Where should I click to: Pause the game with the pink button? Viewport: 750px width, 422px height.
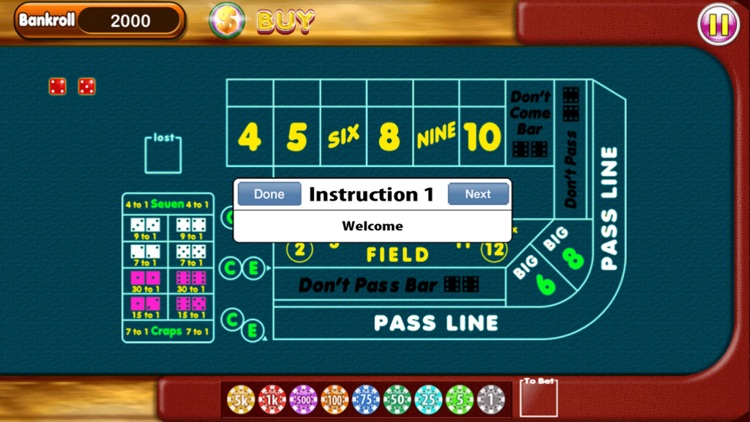718,23
